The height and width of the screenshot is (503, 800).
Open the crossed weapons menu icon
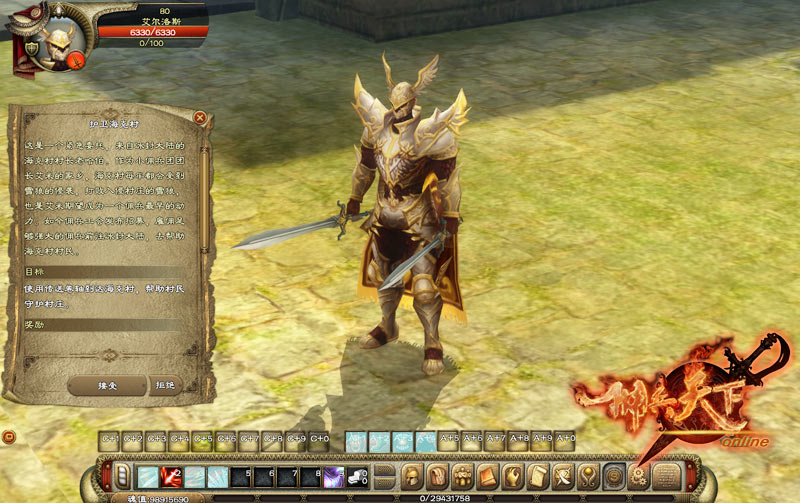coord(563,474)
